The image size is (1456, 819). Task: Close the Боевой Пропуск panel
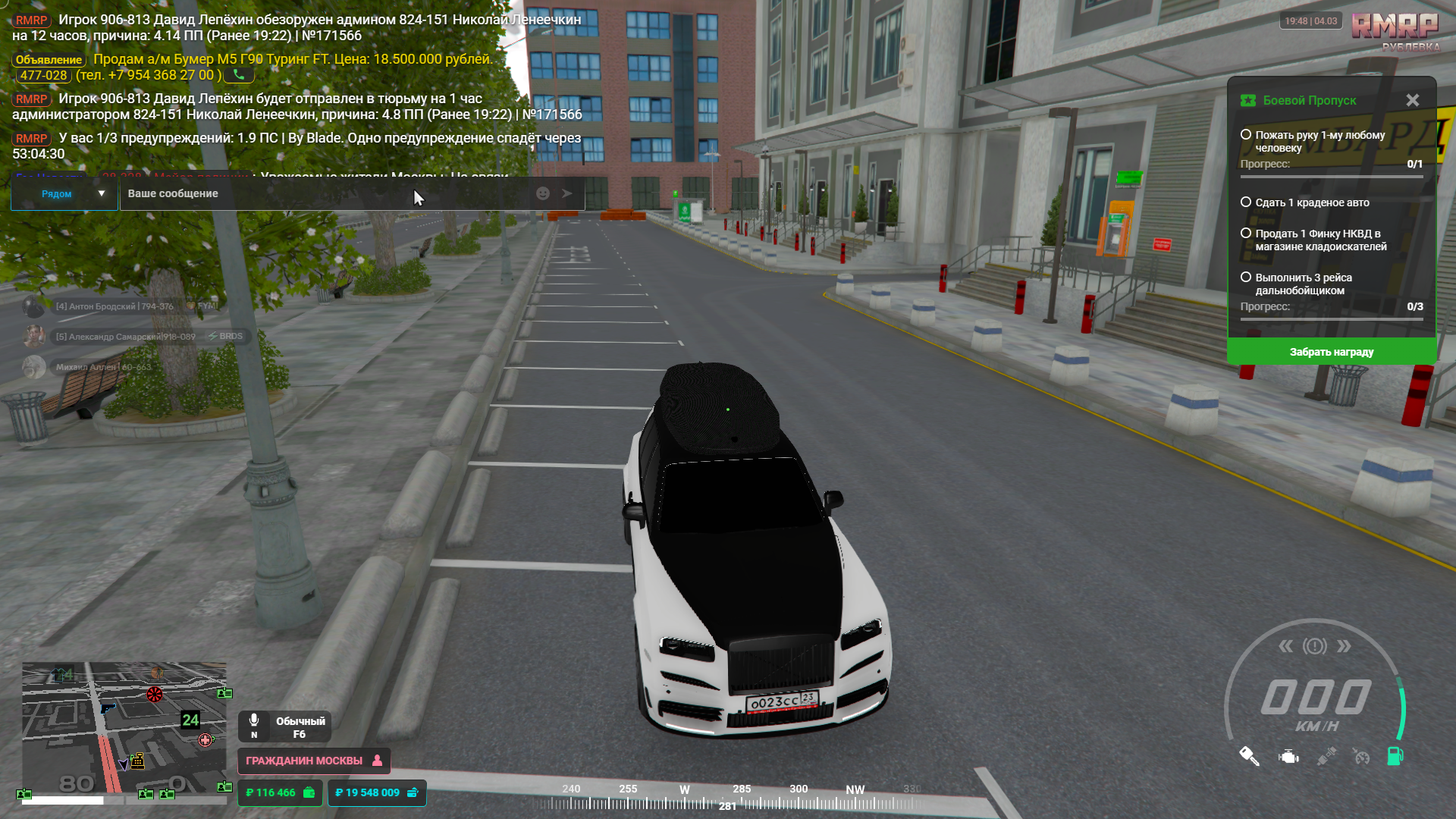pyautogui.click(x=1412, y=100)
